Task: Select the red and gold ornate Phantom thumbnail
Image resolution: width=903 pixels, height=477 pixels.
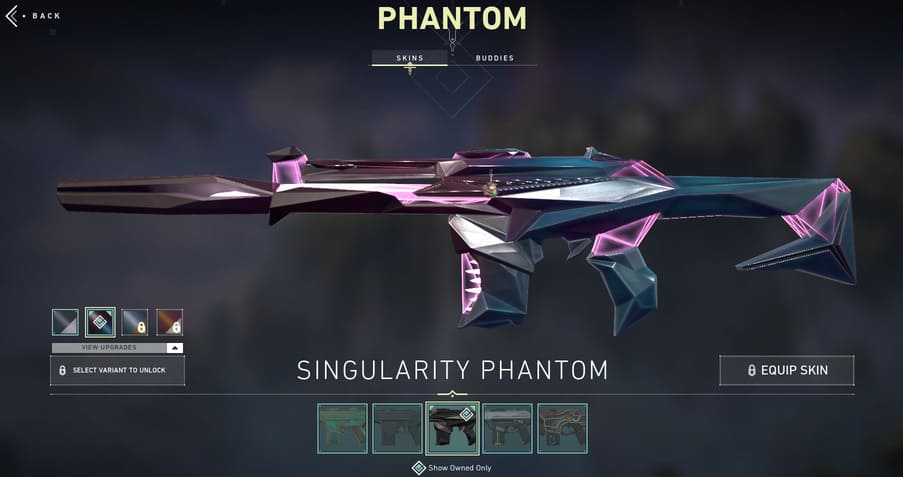Action: coord(562,428)
